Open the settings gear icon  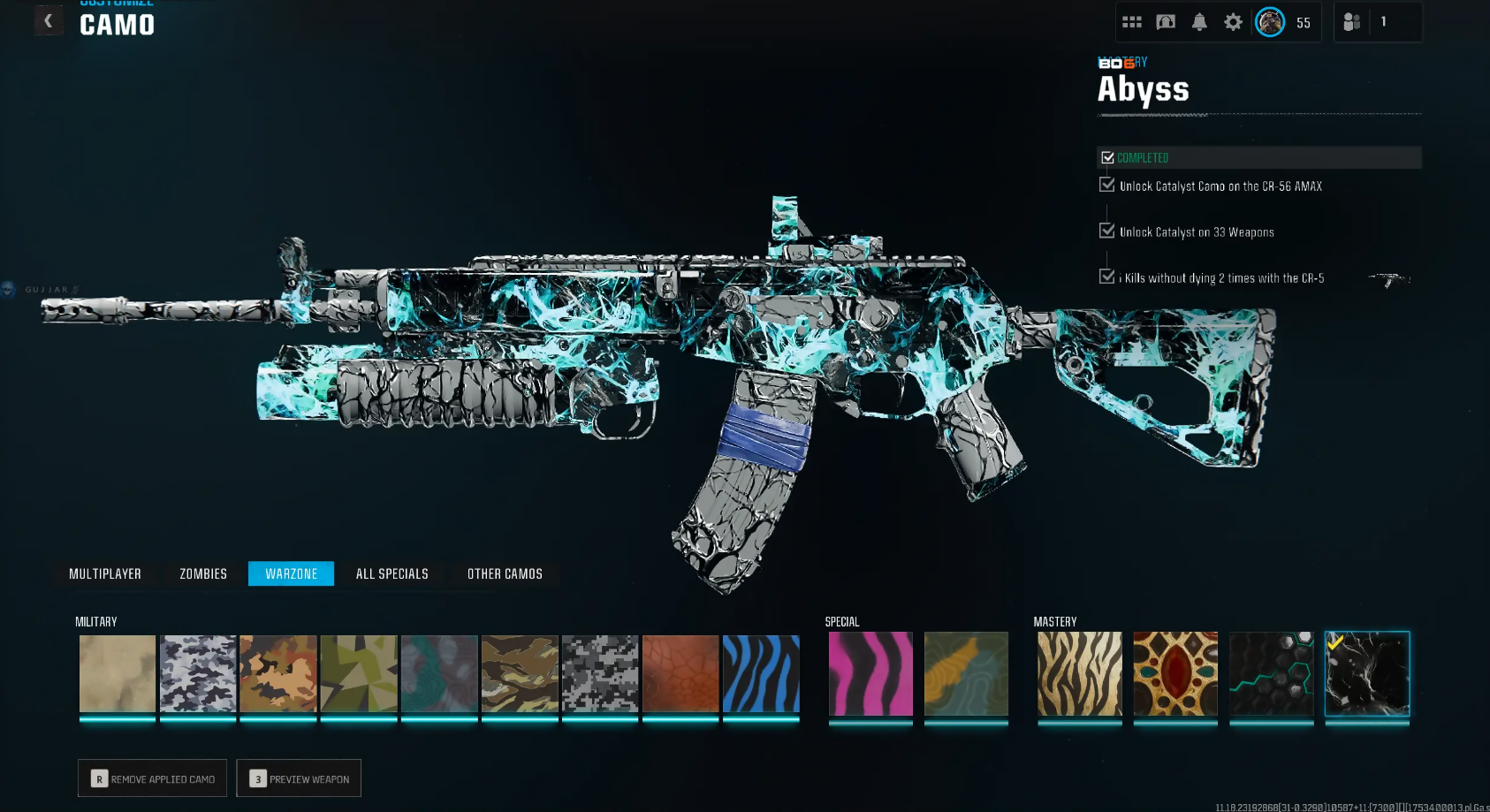click(x=1233, y=22)
